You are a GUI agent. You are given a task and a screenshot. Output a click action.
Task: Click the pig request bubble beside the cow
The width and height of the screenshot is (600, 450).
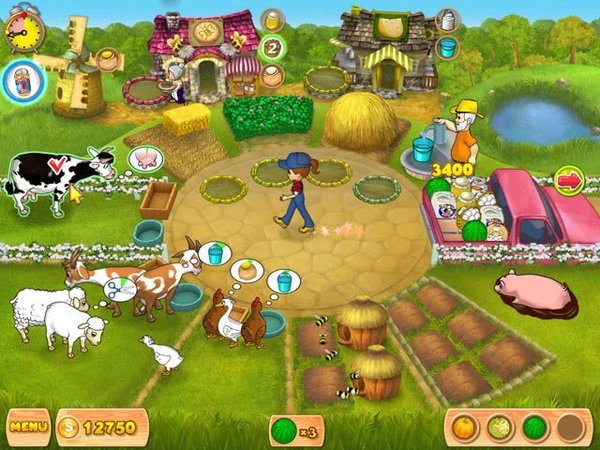pyautogui.click(x=145, y=159)
